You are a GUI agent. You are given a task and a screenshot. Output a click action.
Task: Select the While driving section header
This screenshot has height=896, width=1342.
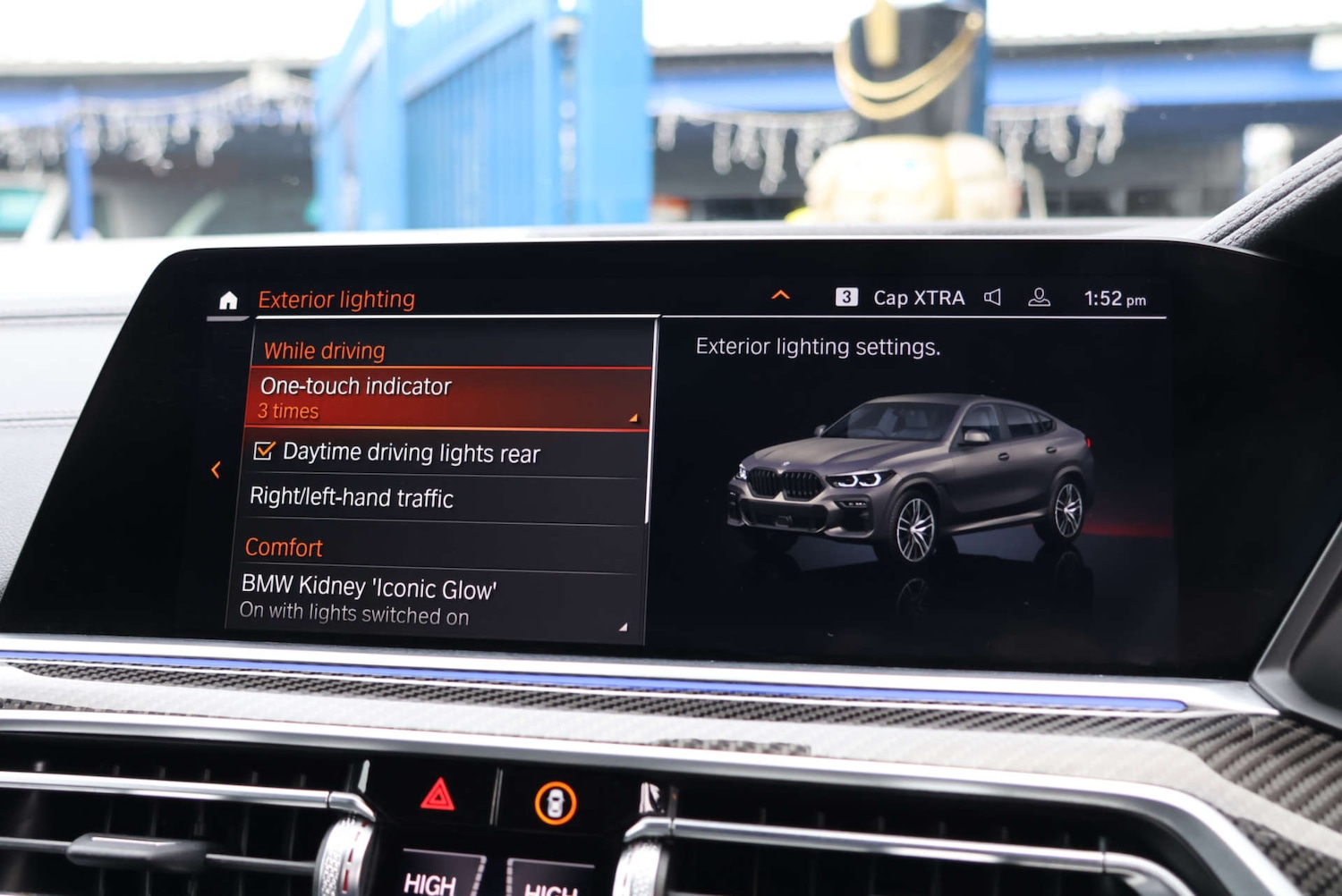[322, 351]
